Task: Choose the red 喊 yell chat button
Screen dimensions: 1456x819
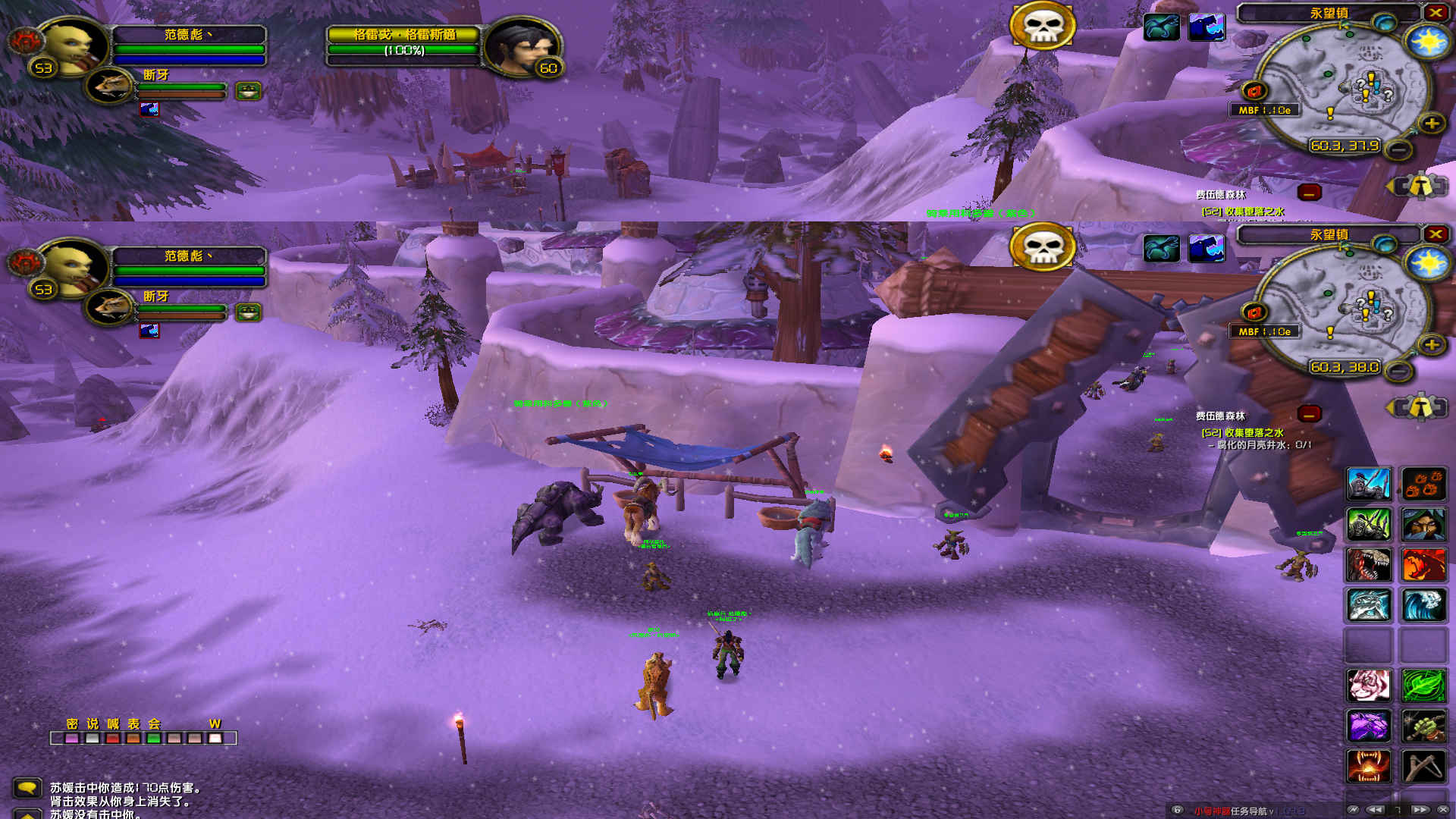Action: click(113, 738)
